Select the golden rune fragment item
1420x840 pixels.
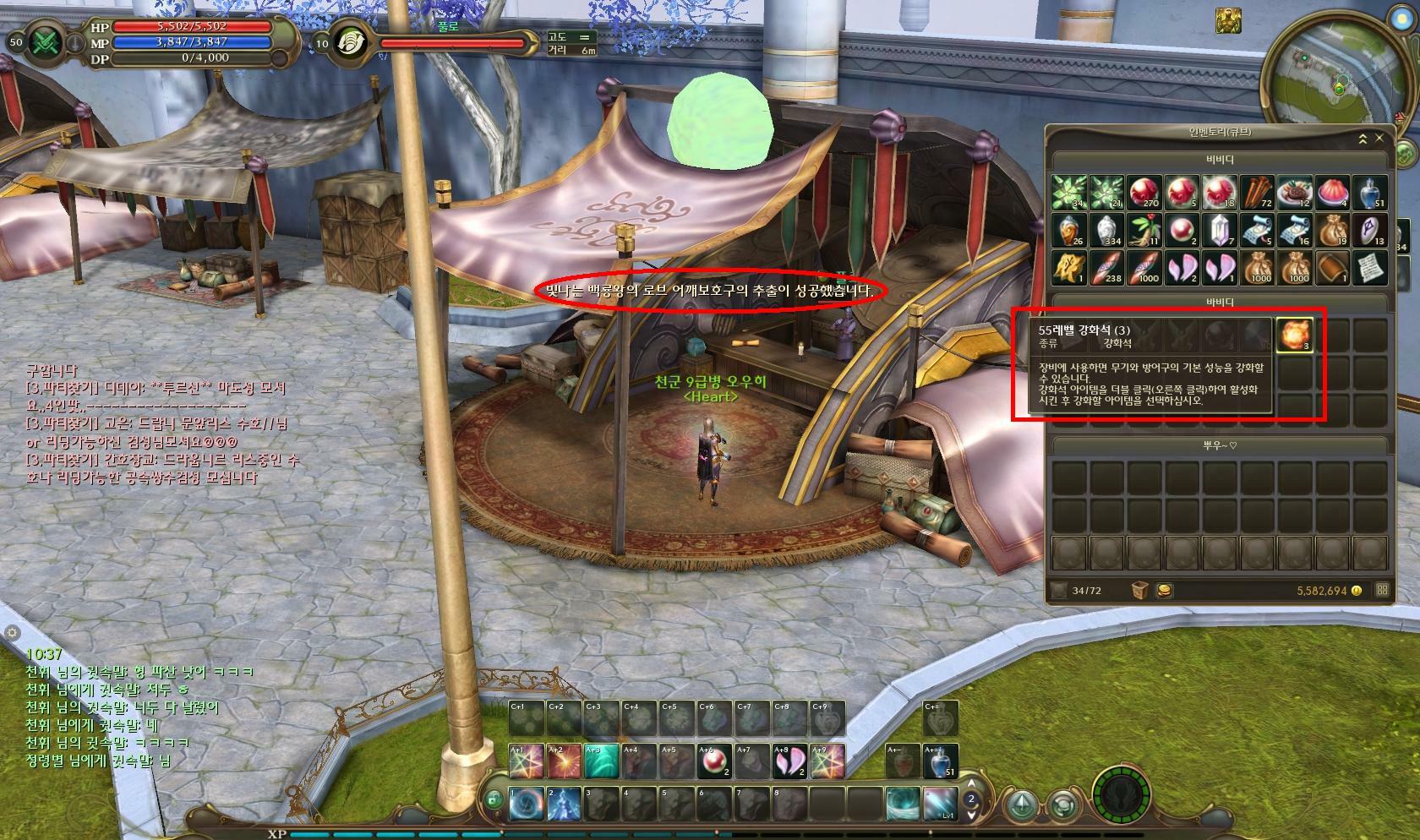pos(1068,267)
